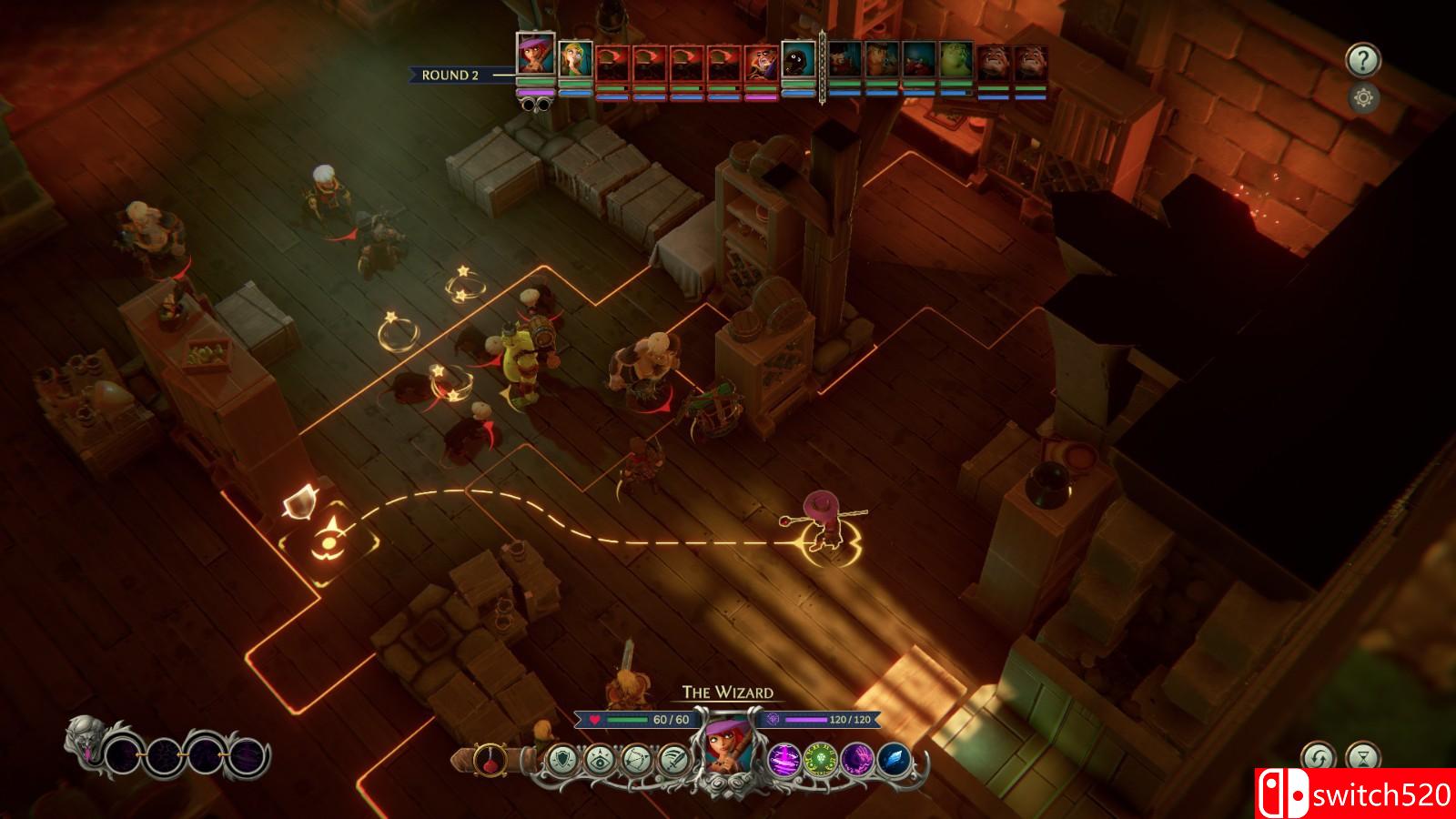
Task: Click the silver demon head gauge icon
Action: [x=85, y=738]
